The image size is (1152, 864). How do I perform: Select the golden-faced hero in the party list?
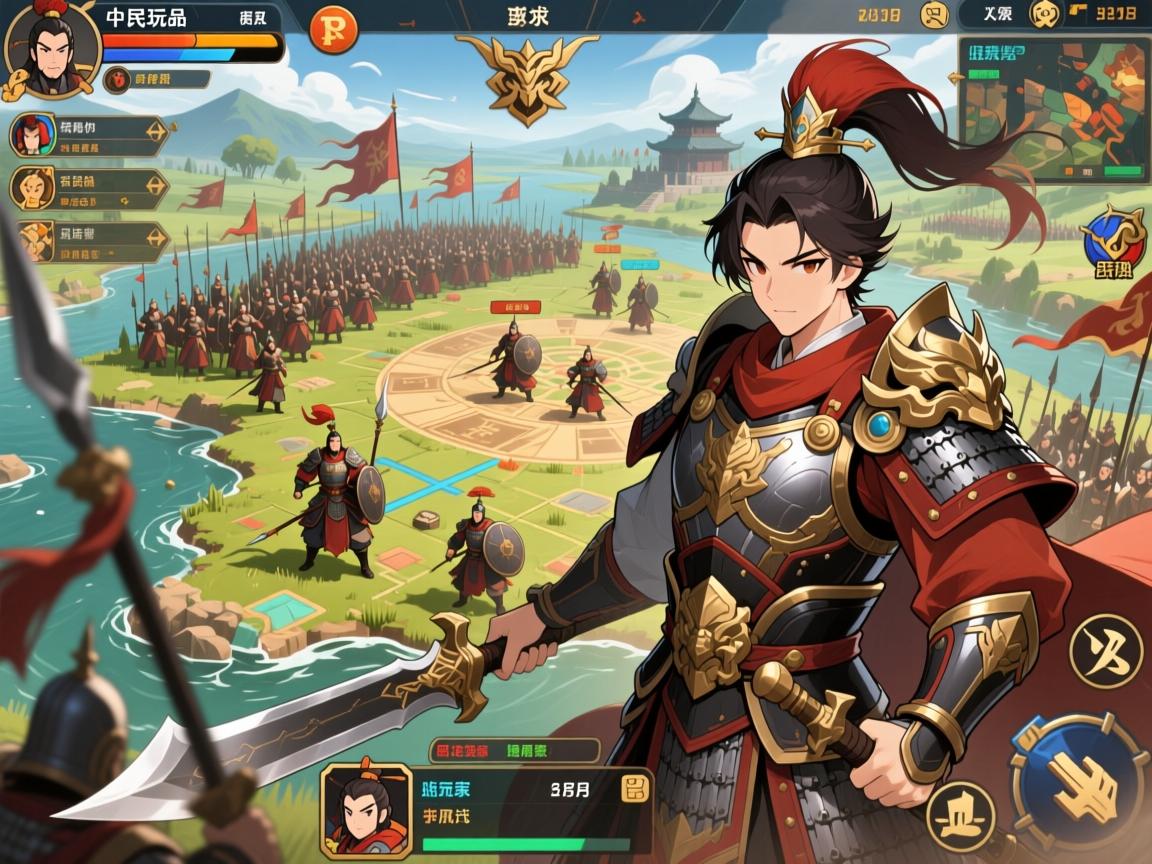click(x=33, y=188)
